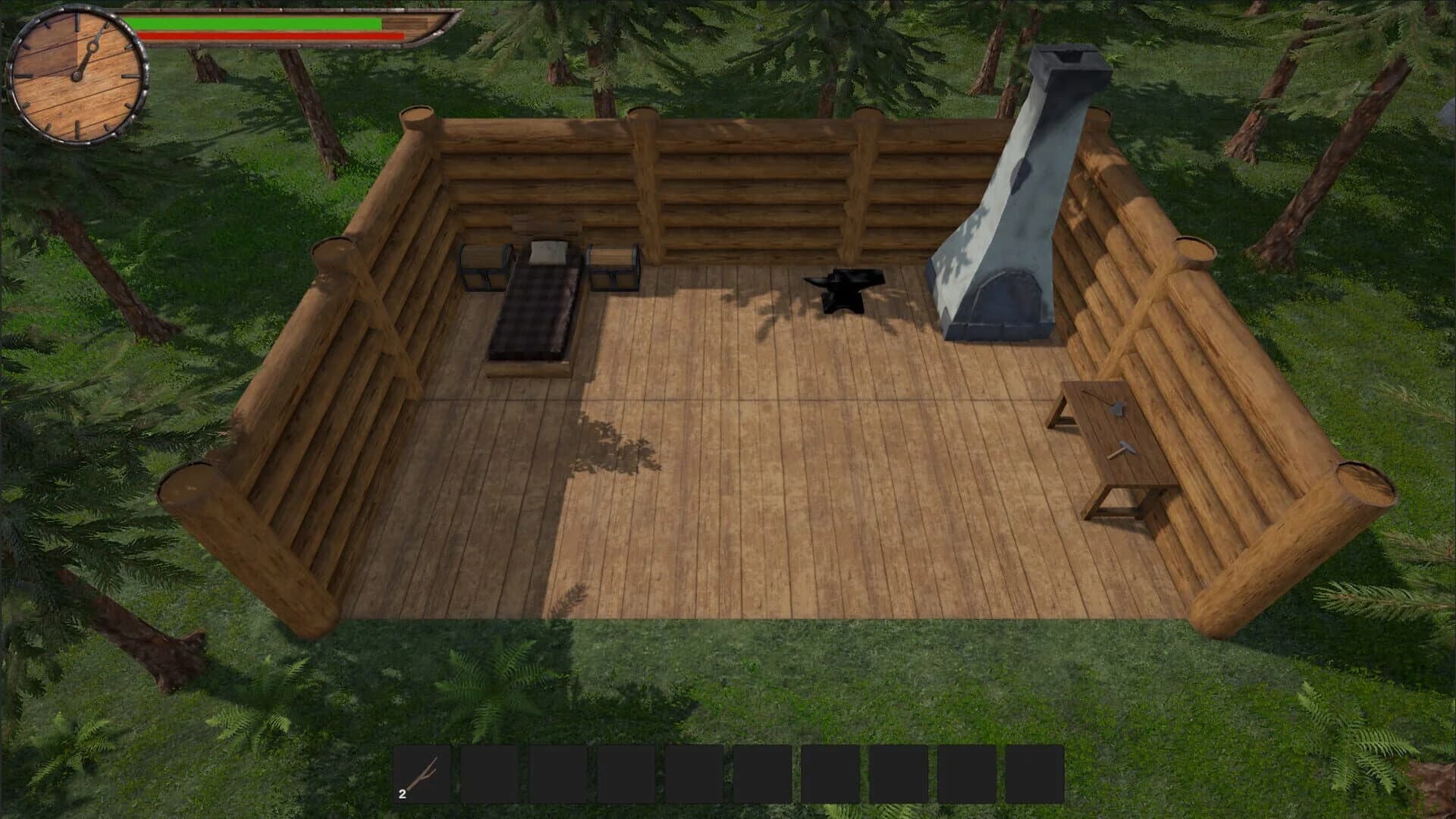Click the wooden clock dial in the top-left corner
The height and width of the screenshot is (819, 1456).
pyautogui.click(x=76, y=76)
